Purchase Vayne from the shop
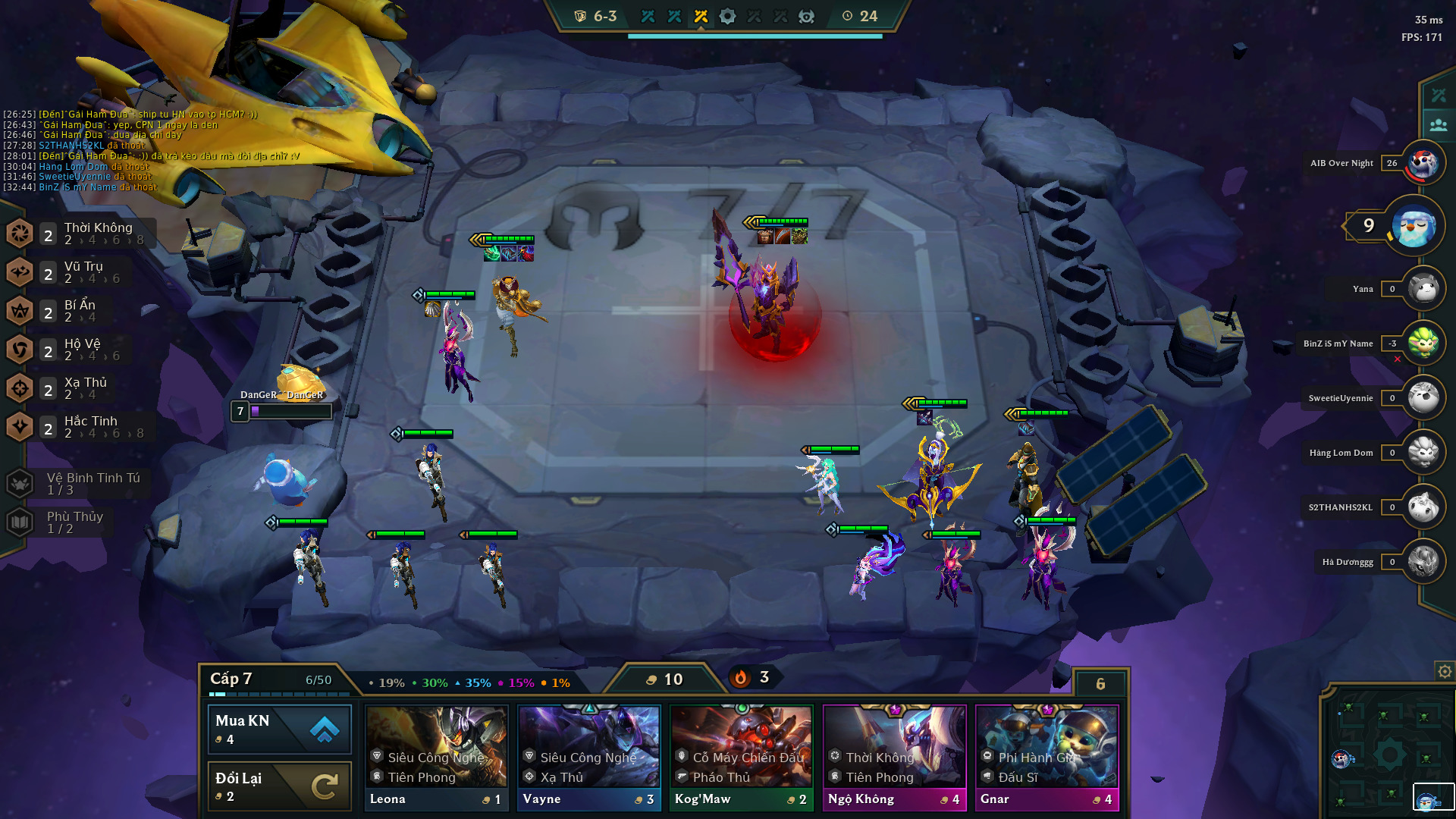The width and height of the screenshot is (1456, 819). pos(589,758)
